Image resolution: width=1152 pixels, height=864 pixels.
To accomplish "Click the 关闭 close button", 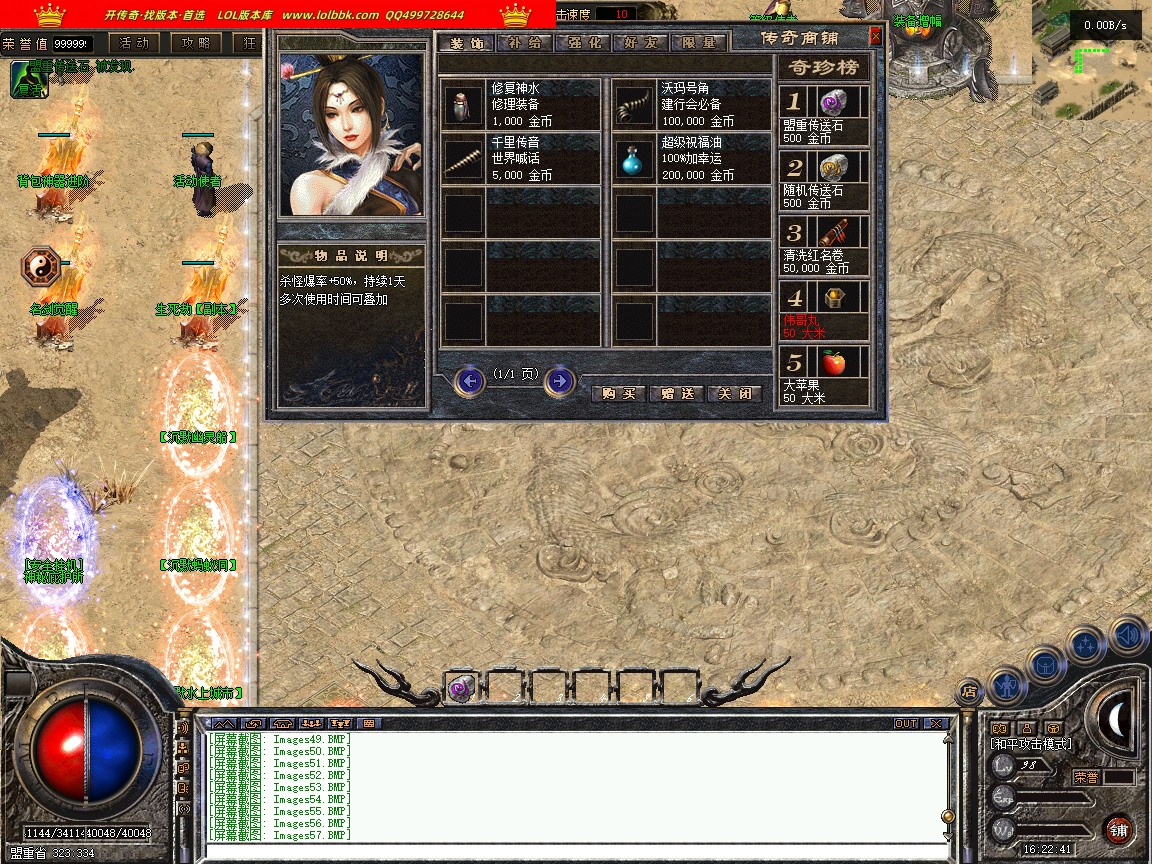I will 735,394.
